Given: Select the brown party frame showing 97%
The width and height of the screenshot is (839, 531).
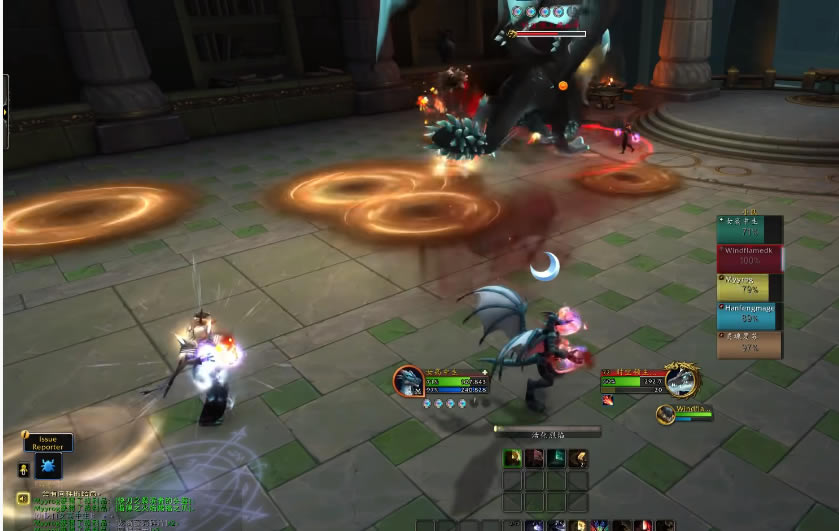Looking at the screenshot, I should 750,344.
